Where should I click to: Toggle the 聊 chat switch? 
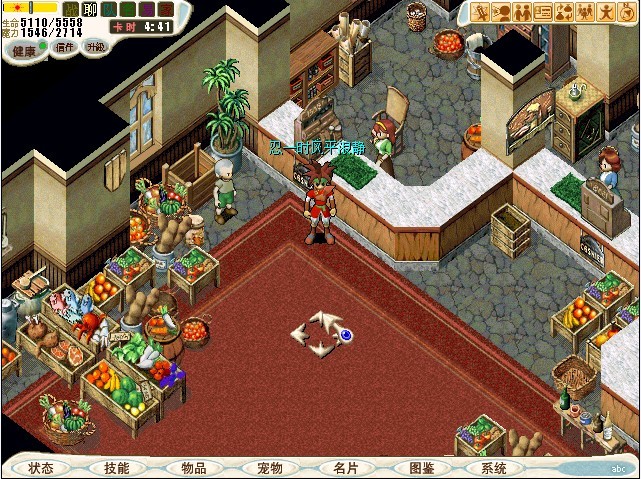coord(90,9)
